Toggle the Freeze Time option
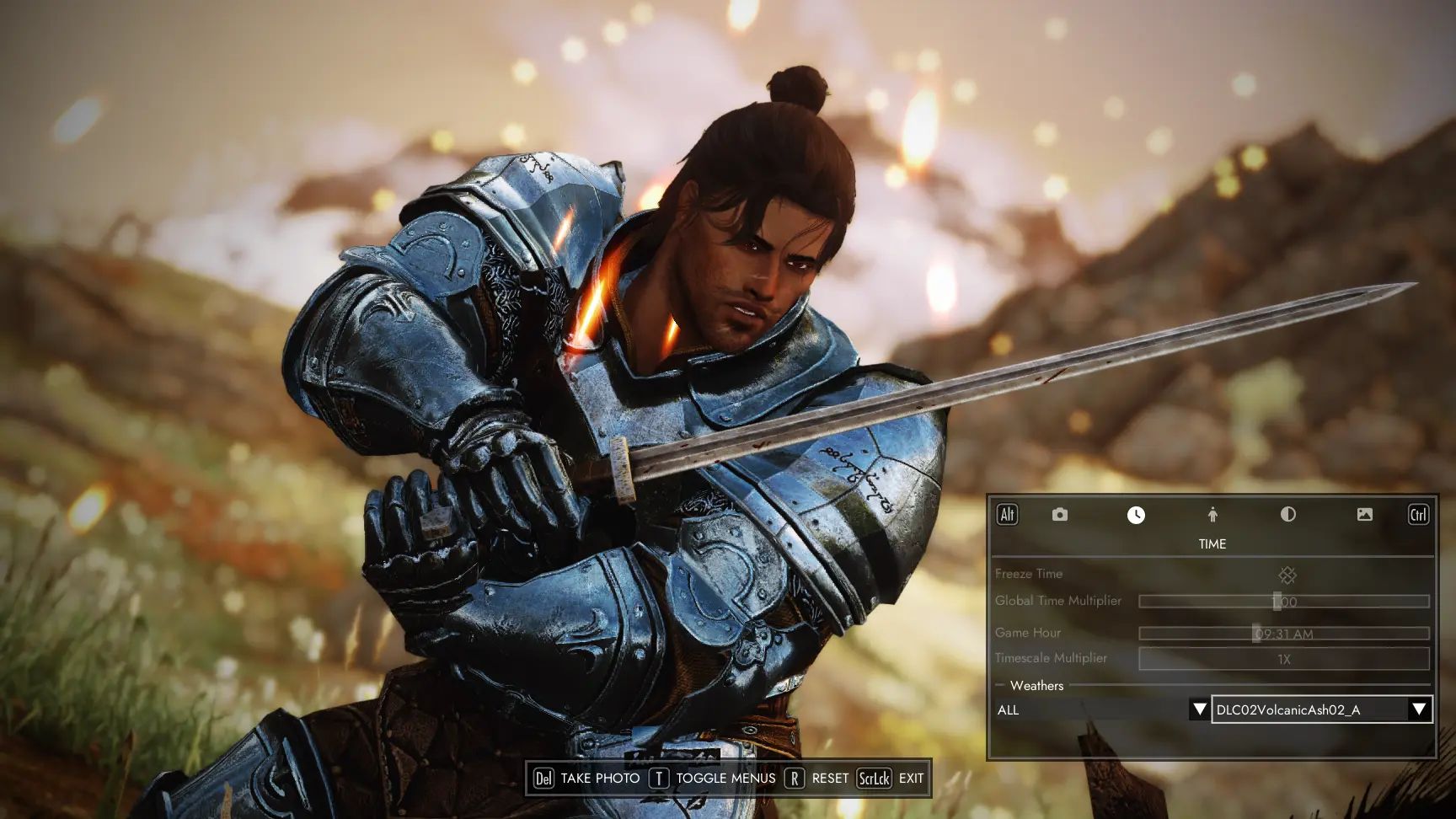The height and width of the screenshot is (819, 1456). pos(1287,575)
